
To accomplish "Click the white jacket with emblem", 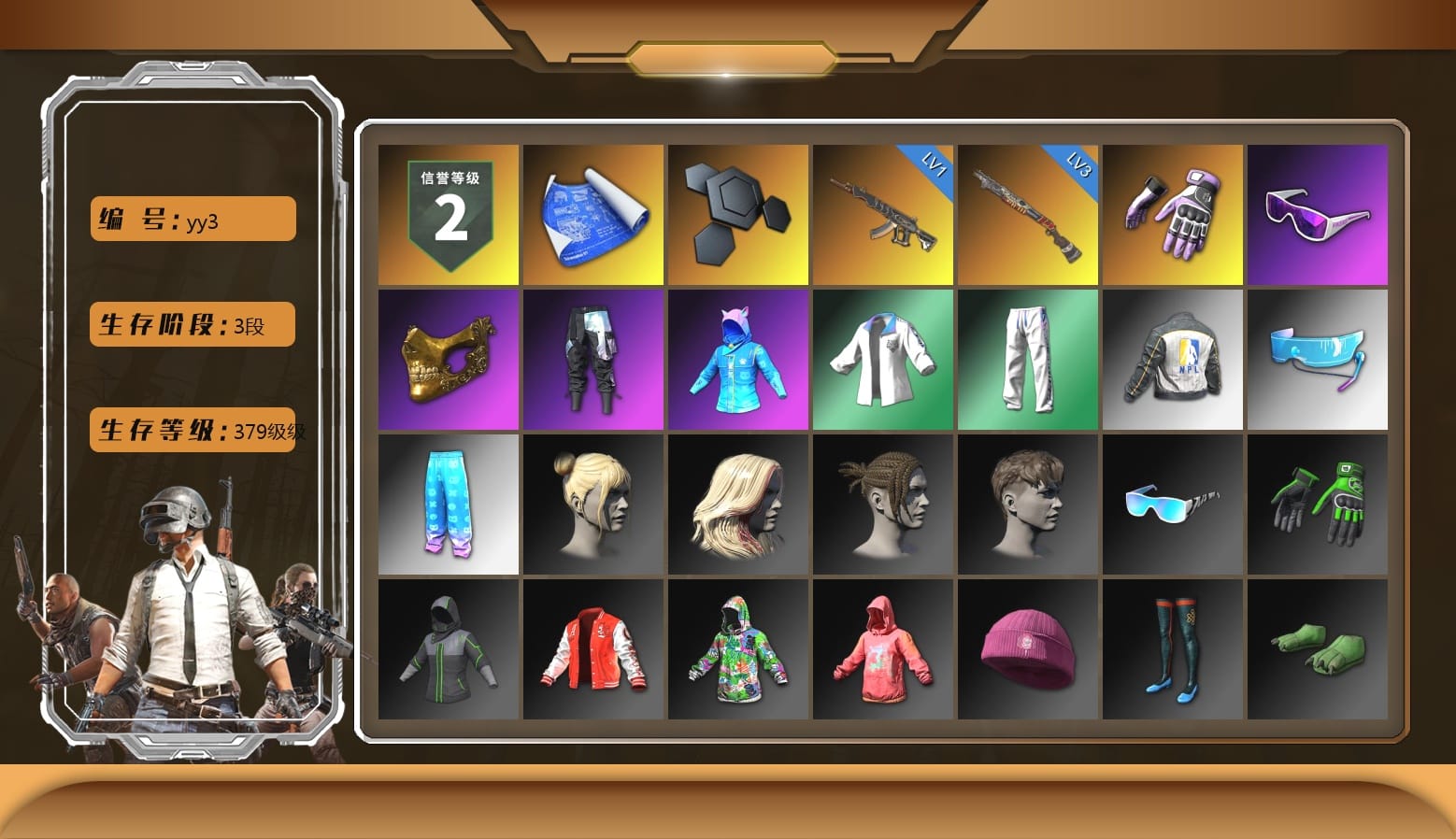I will [x=882, y=360].
